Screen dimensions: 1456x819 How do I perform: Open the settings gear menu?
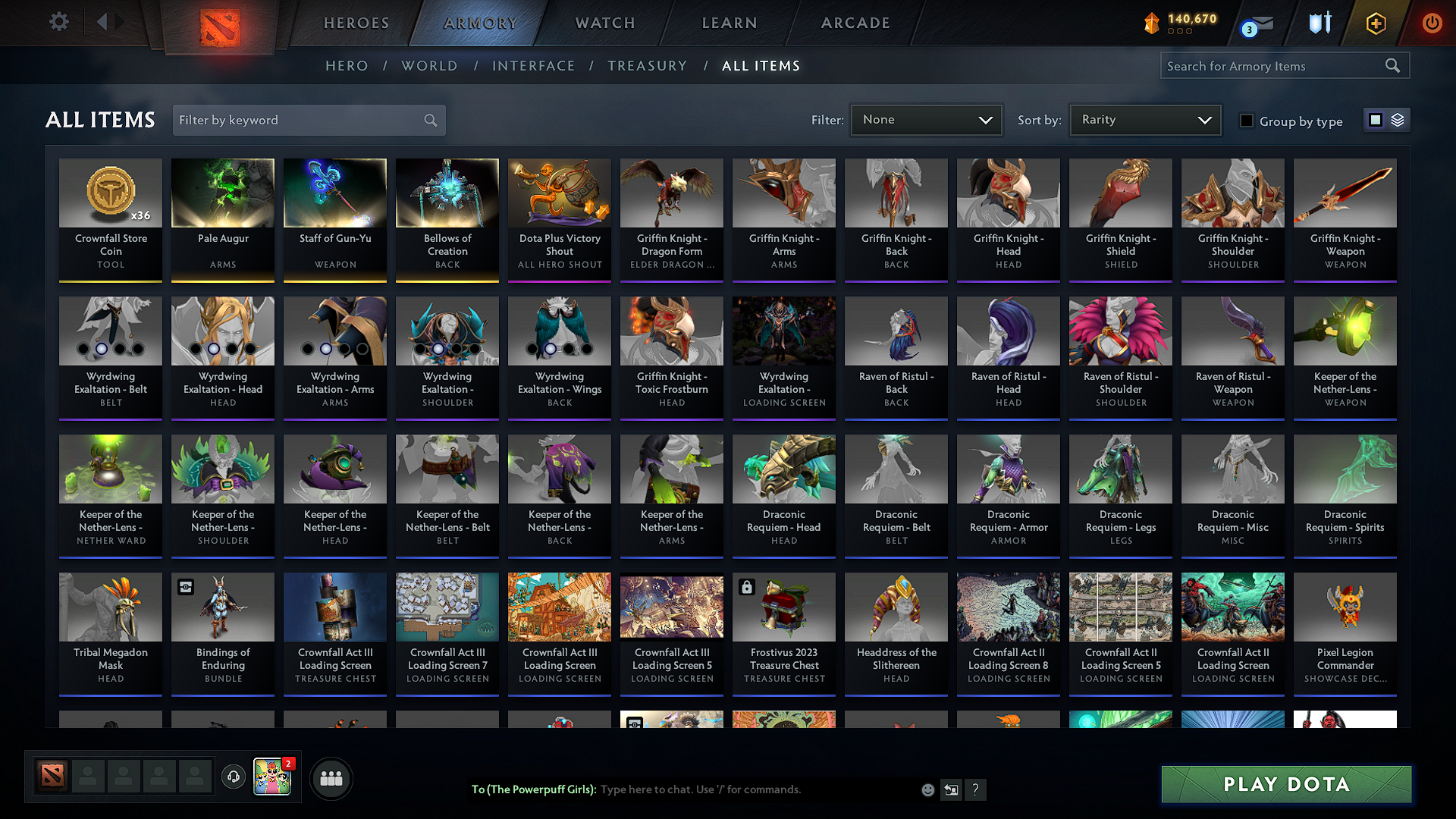click(x=58, y=22)
